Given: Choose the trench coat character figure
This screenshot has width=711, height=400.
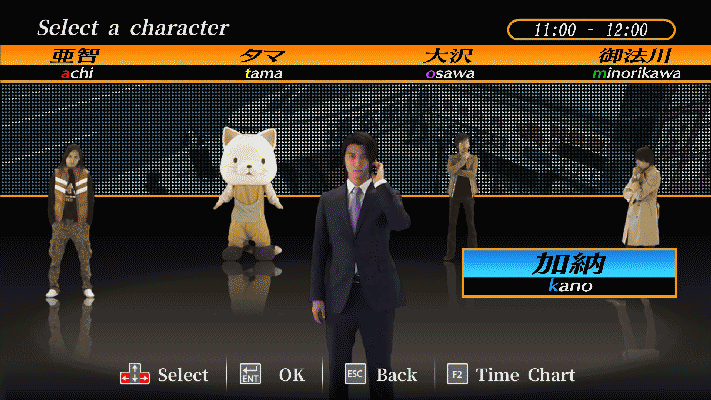Looking at the screenshot, I should pyautogui.click(x=640, y=200).
